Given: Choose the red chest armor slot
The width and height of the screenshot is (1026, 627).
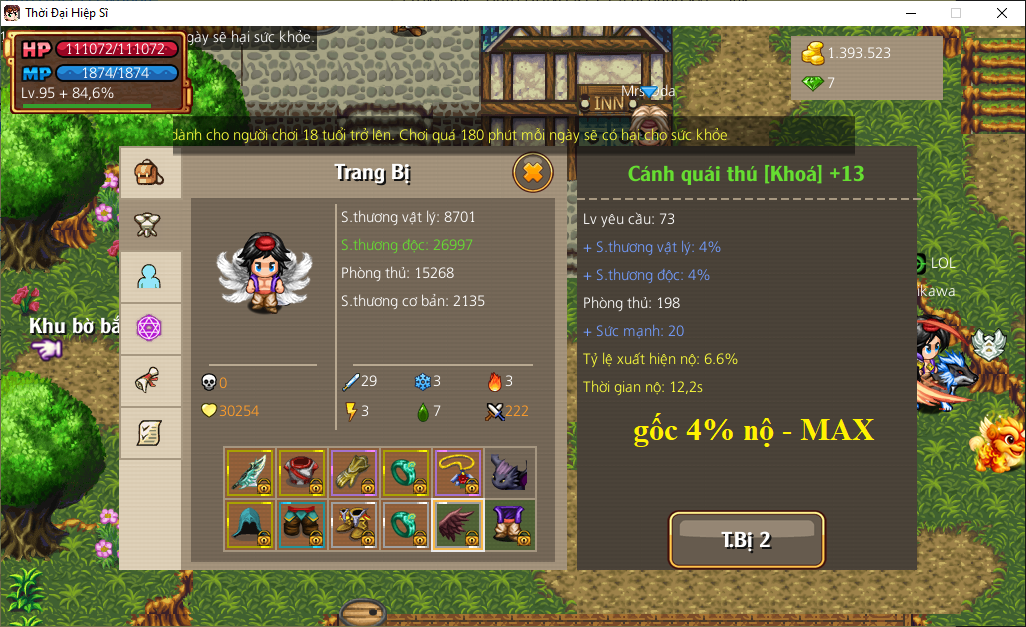Looking at the screenshot, I should click(x=302, y=473).
